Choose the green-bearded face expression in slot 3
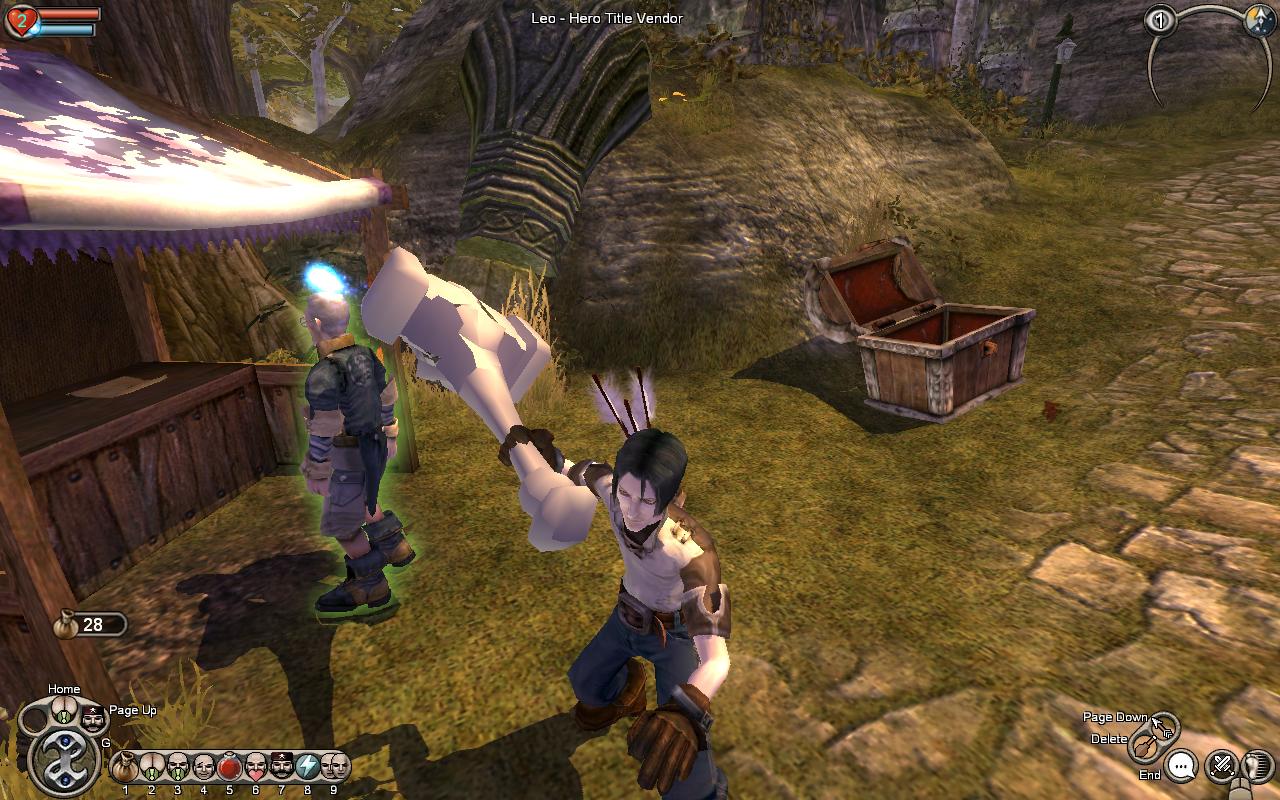1280x800 pixels. click(177, 767)
